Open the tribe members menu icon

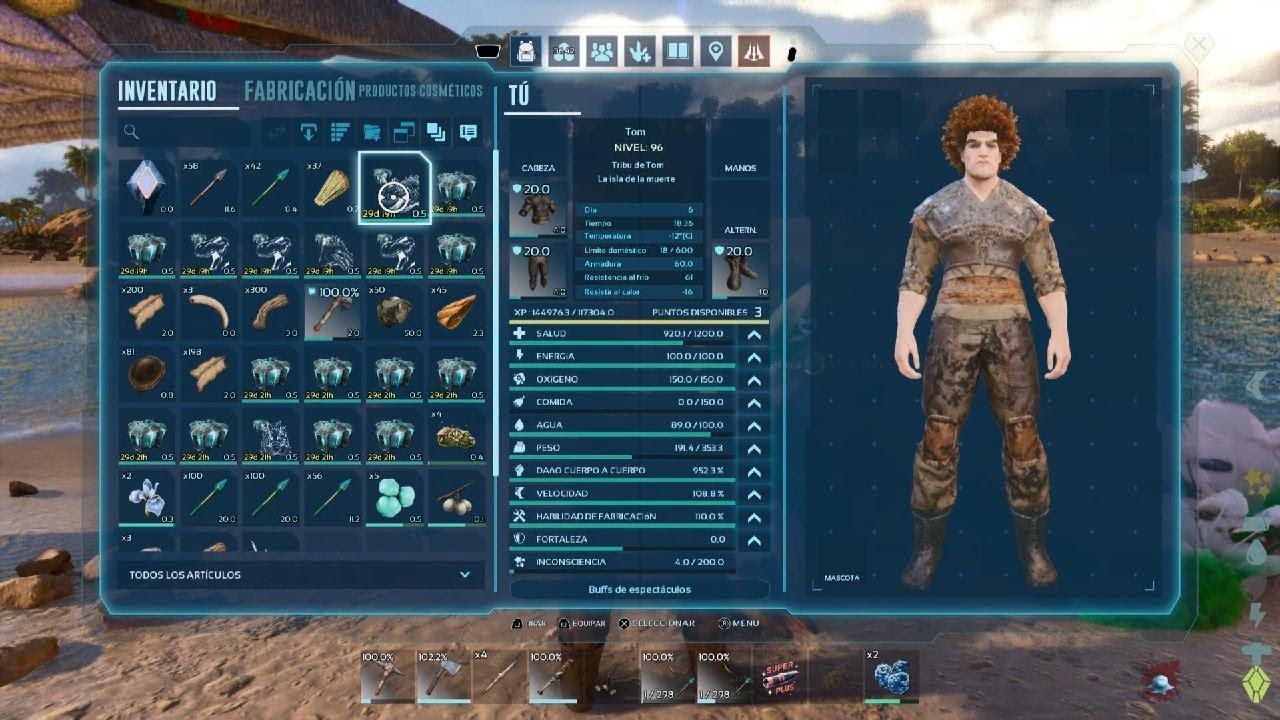(x=601, y=51)
